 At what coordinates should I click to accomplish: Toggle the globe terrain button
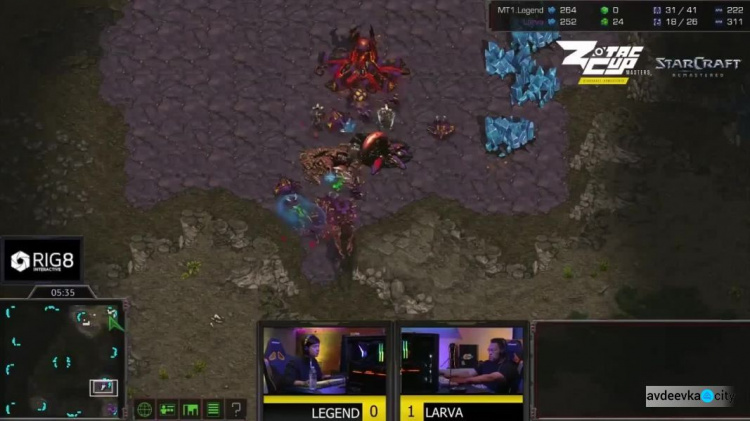[x=145, y=409]
